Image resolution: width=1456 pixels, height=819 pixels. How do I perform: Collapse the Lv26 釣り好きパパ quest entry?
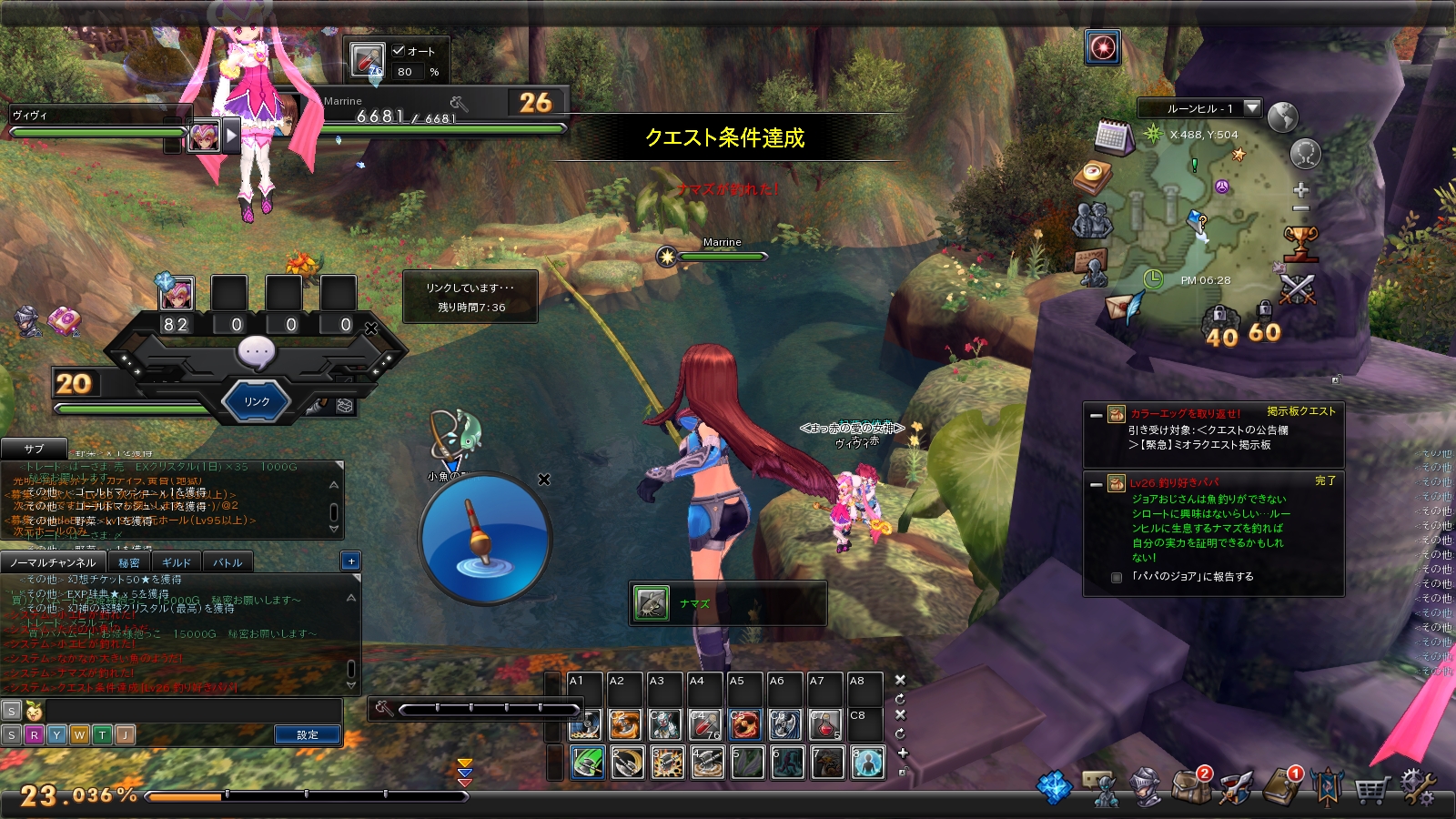1097,484
